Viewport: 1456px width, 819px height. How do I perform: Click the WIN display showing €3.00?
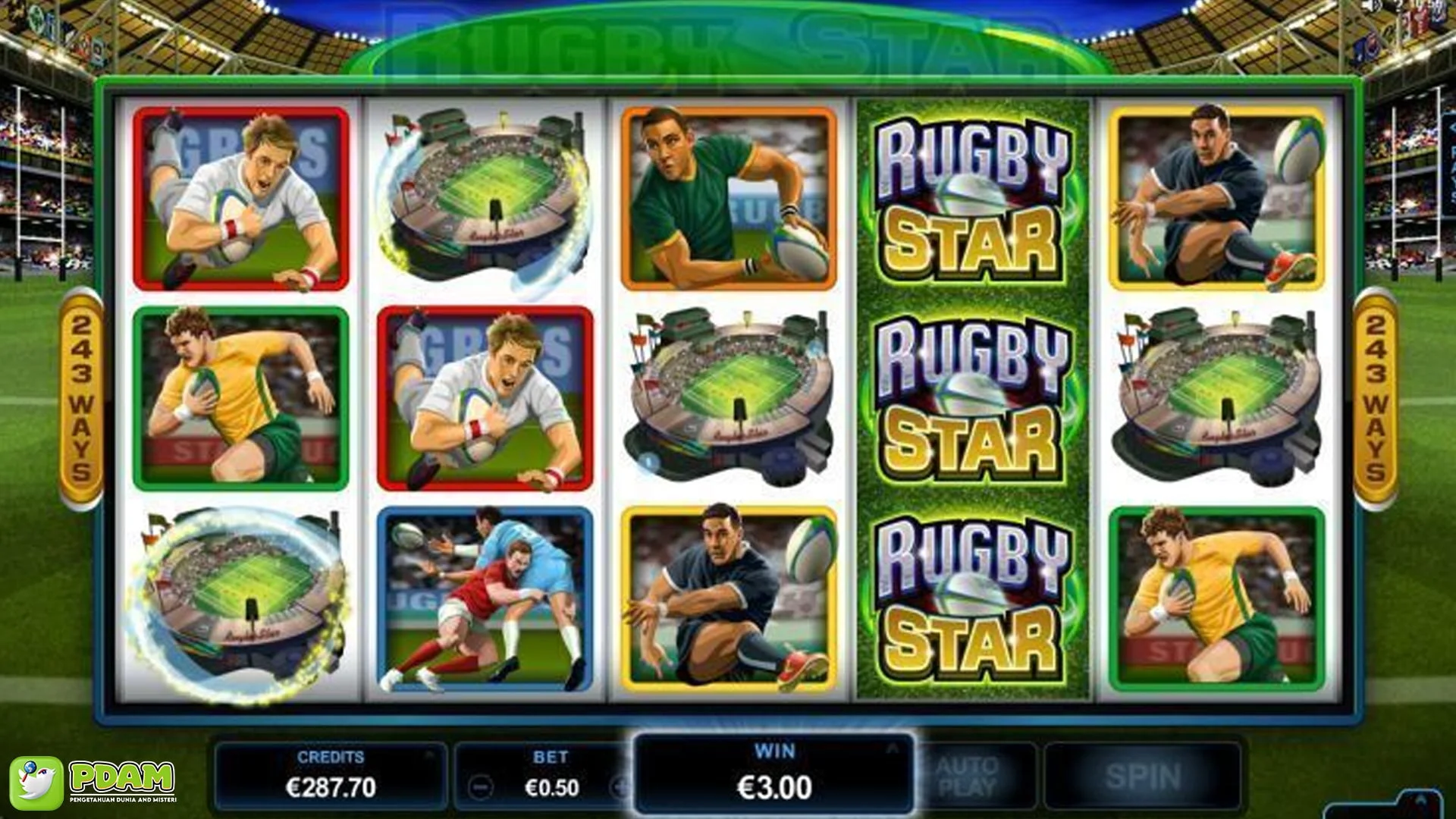(x=775, y=786)
